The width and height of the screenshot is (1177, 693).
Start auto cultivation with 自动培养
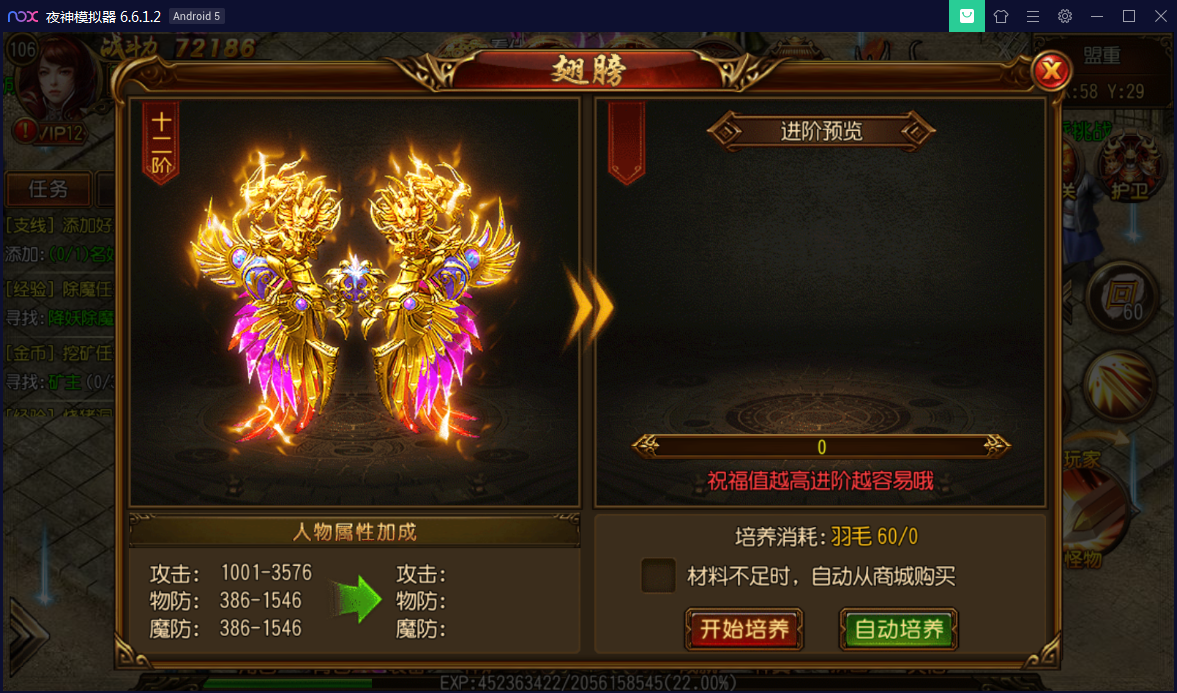[x=898, y=629]
